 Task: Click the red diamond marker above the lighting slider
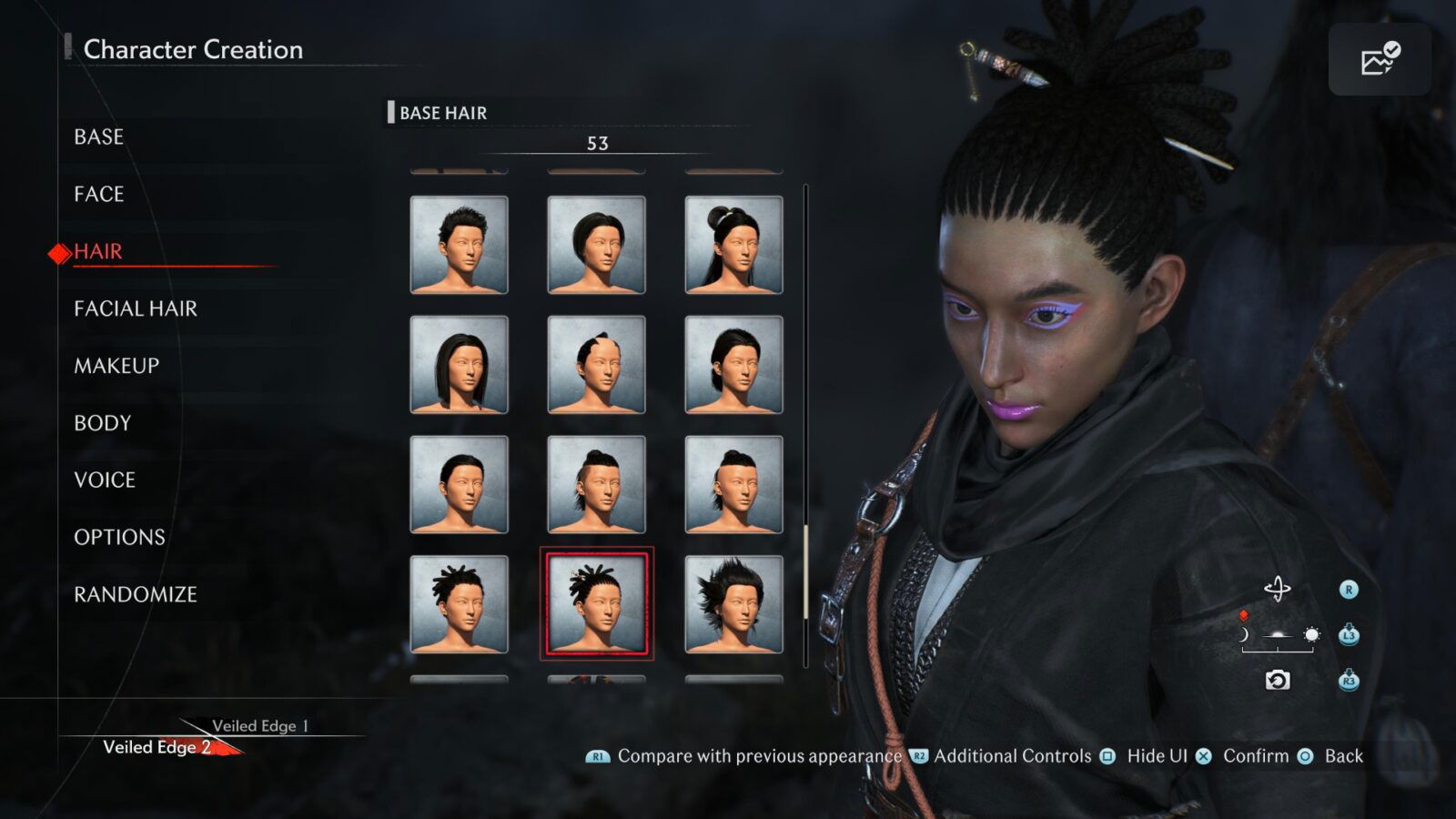(x=1243, y=615)
